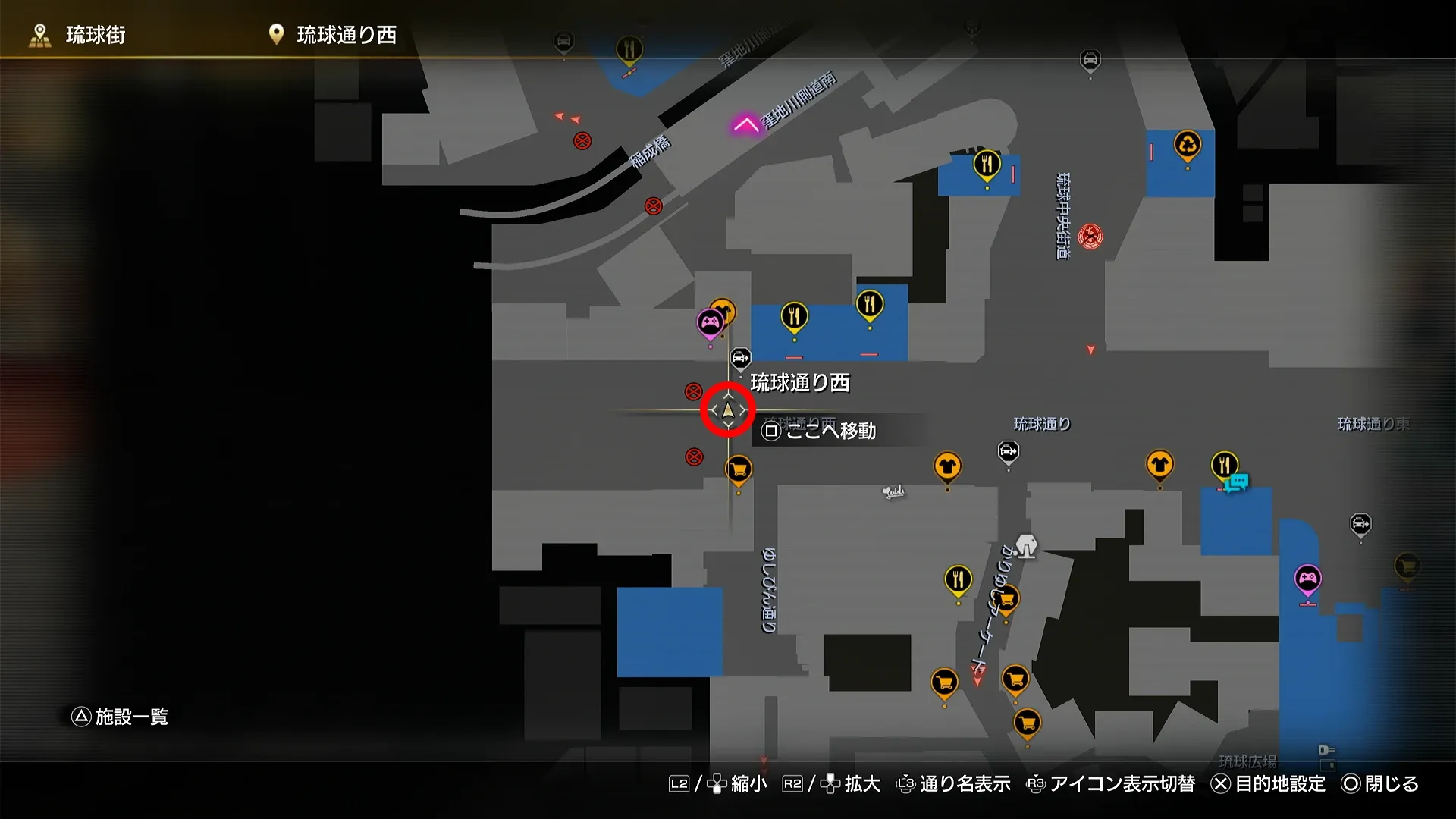Click the shopping cart pin near 琉球広場

click(x=1025, y=724)
